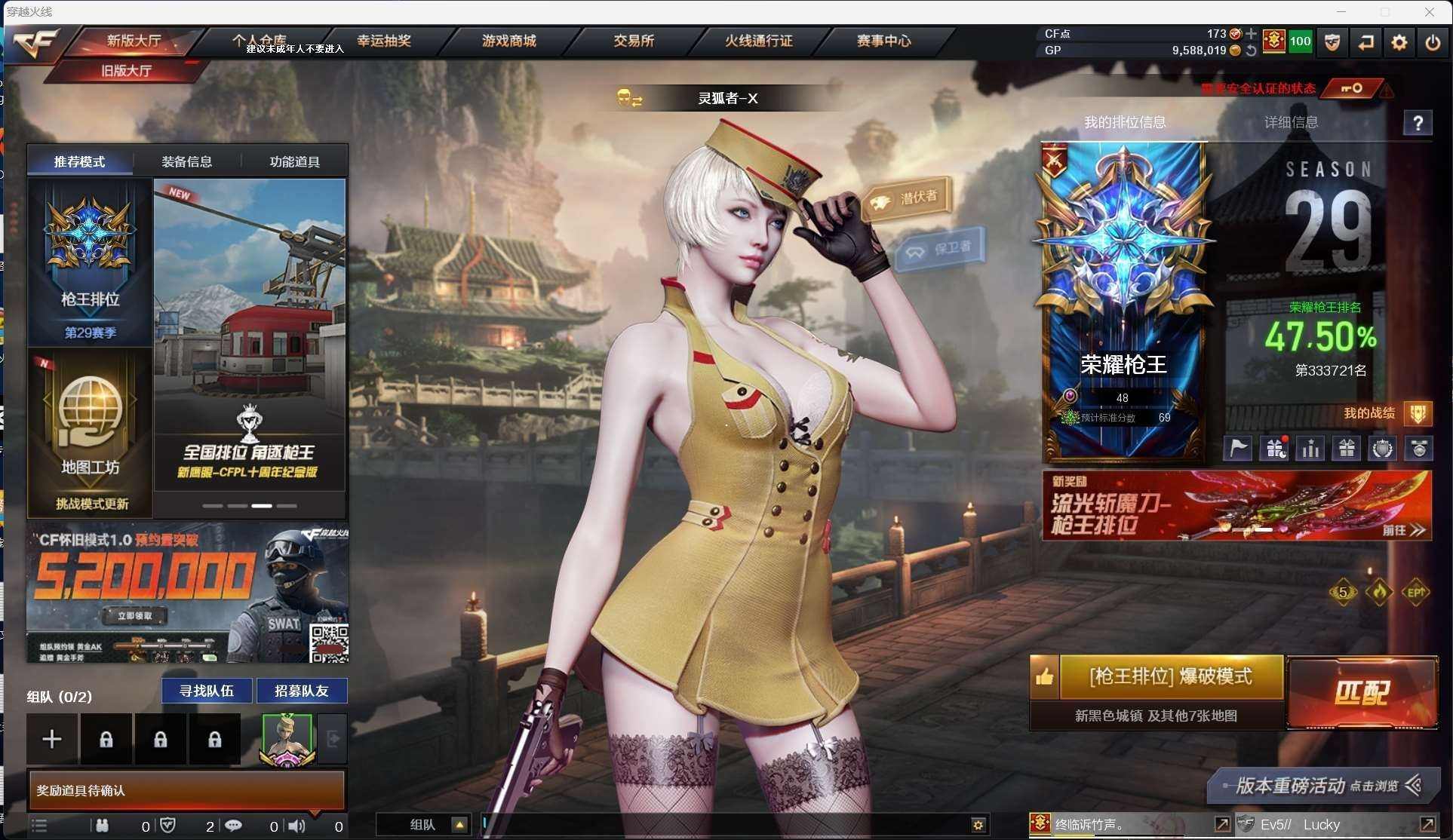The image size is (1453, 840).
Task: Open the 交易所 trading market
Action: (x=634, y=41)
